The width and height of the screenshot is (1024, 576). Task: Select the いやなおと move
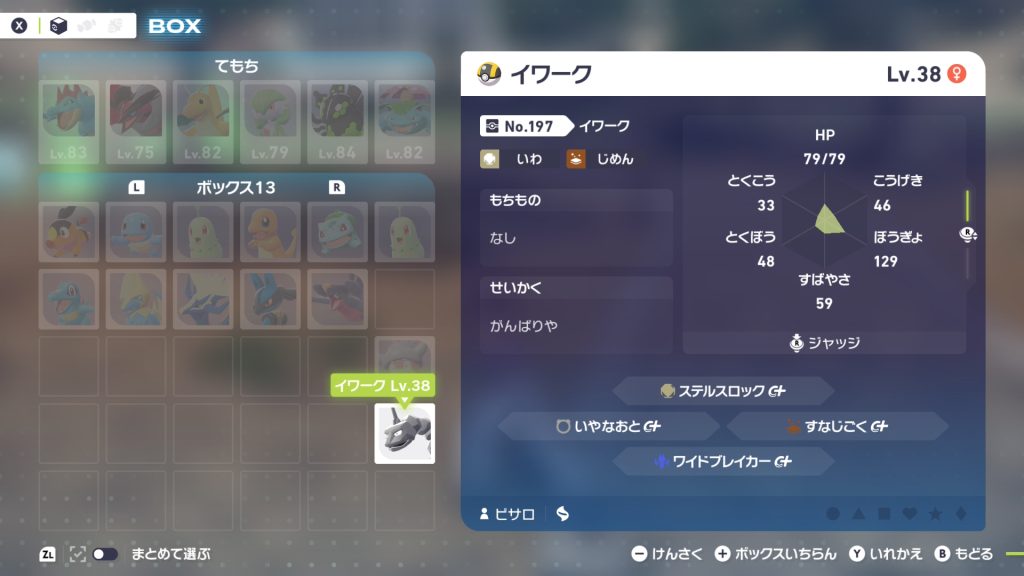click(608, 426)
